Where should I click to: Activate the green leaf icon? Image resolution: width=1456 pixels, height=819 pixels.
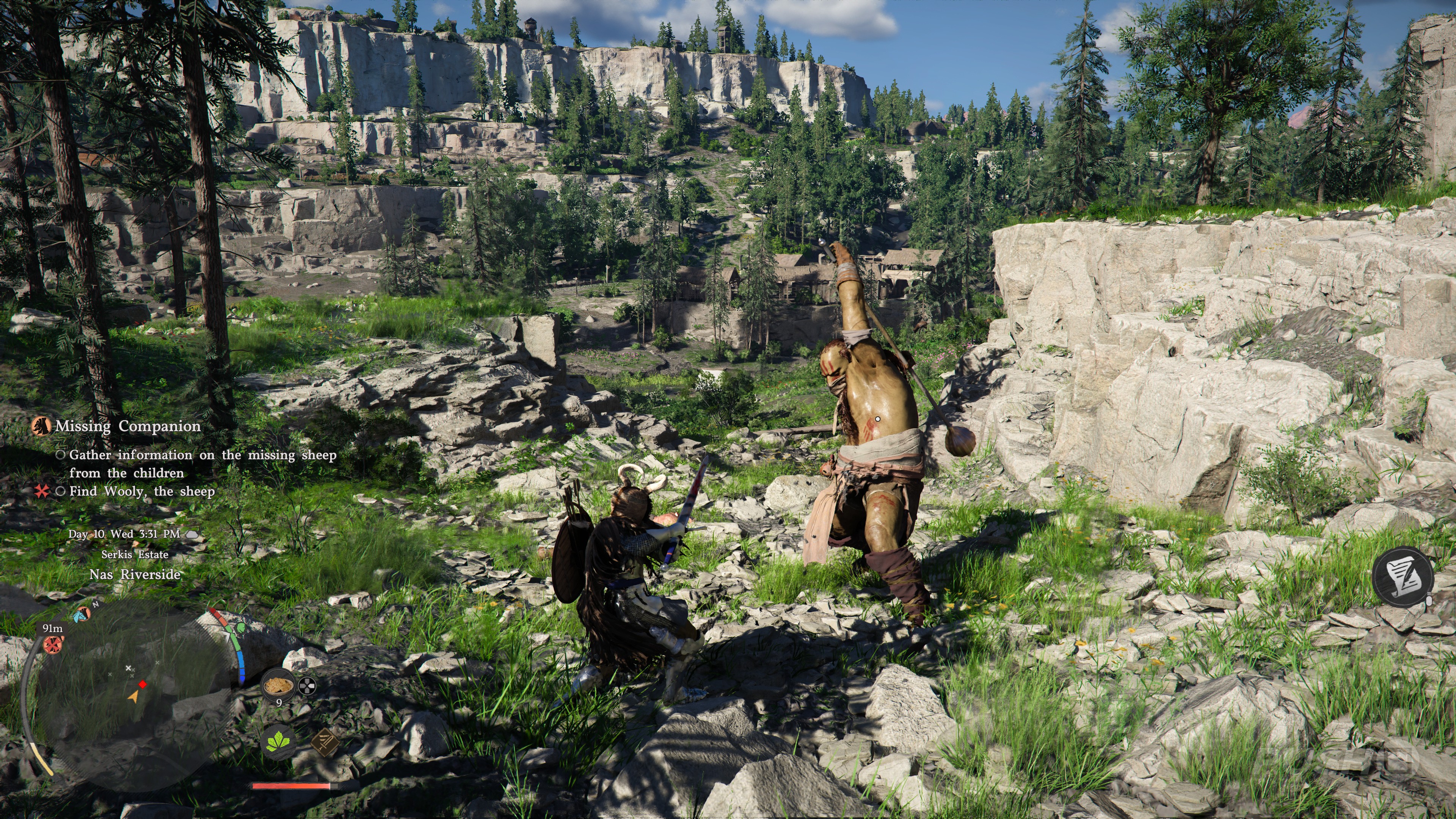tap(279, 742)
